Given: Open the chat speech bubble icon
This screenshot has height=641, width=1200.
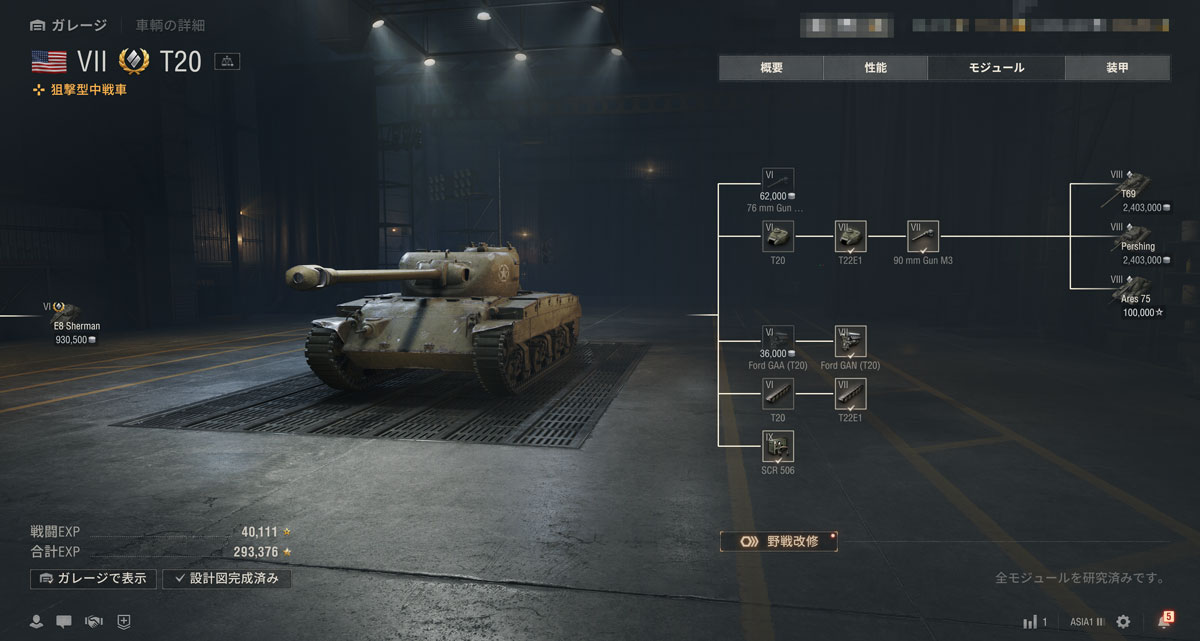Looking at the screenshot, I should (64, 621).
